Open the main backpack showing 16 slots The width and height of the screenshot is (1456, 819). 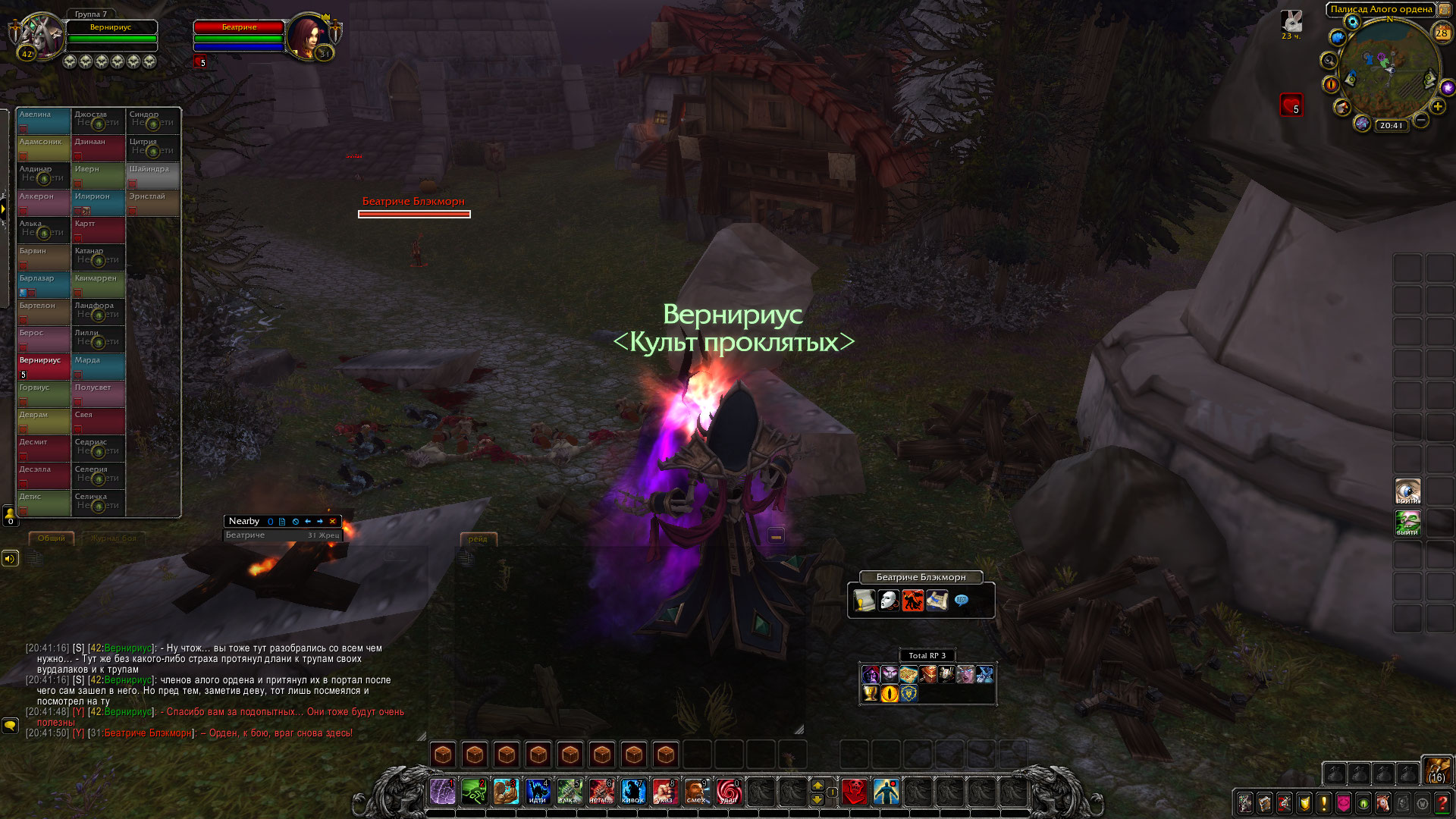[1437, 770]
